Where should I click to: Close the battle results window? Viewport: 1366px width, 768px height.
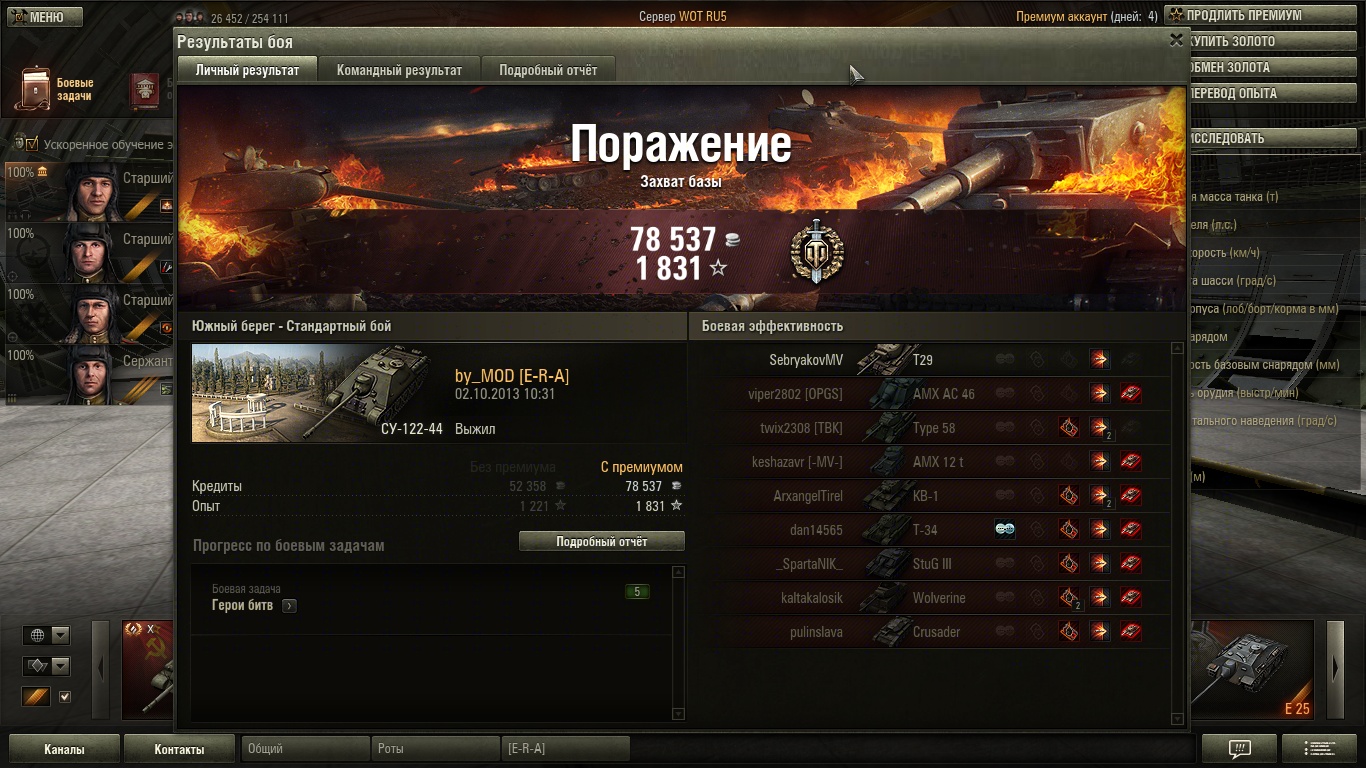[x=1176, y=40]
